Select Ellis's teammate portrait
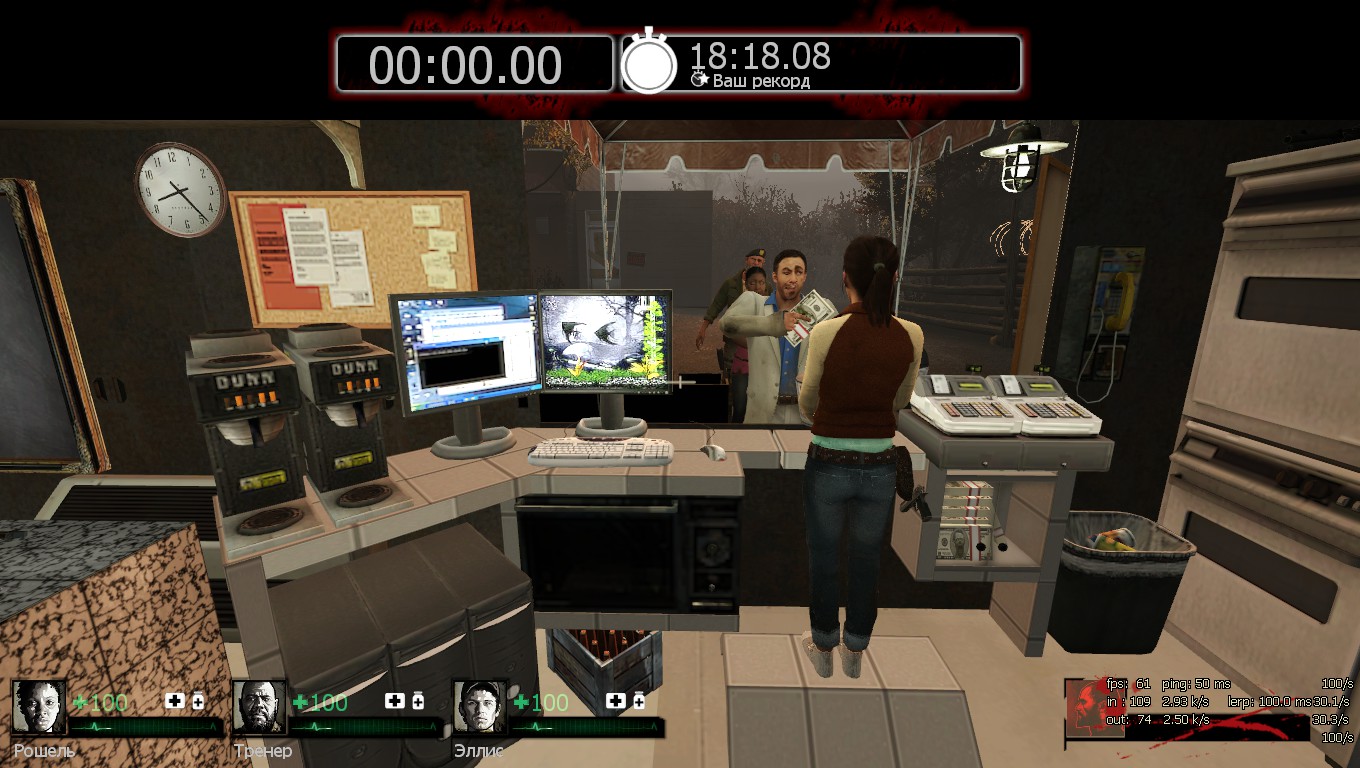Viewport: 1360px width, 768px height. click(480, 707)
